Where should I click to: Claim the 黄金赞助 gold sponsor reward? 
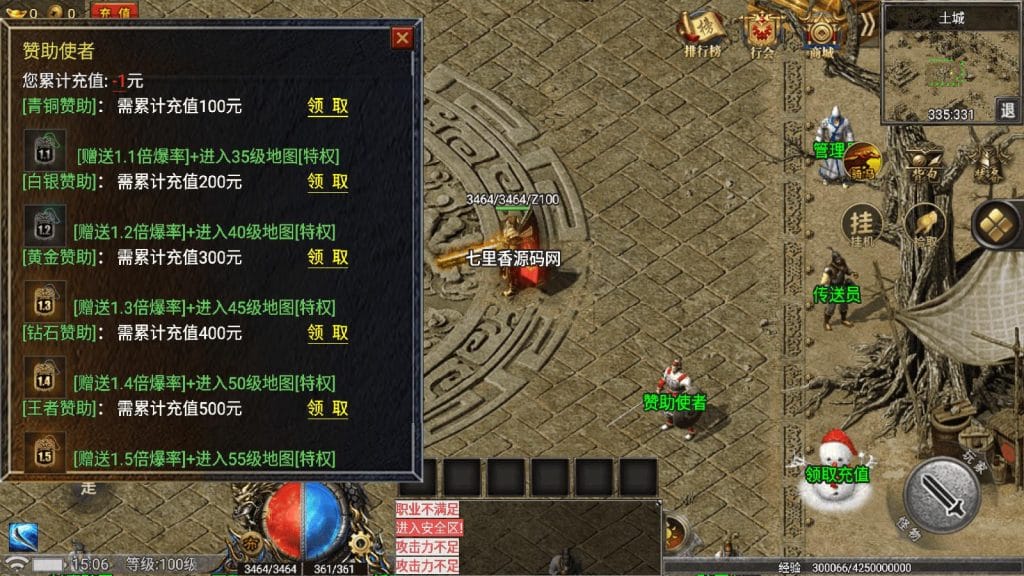[x=328, y=258]
